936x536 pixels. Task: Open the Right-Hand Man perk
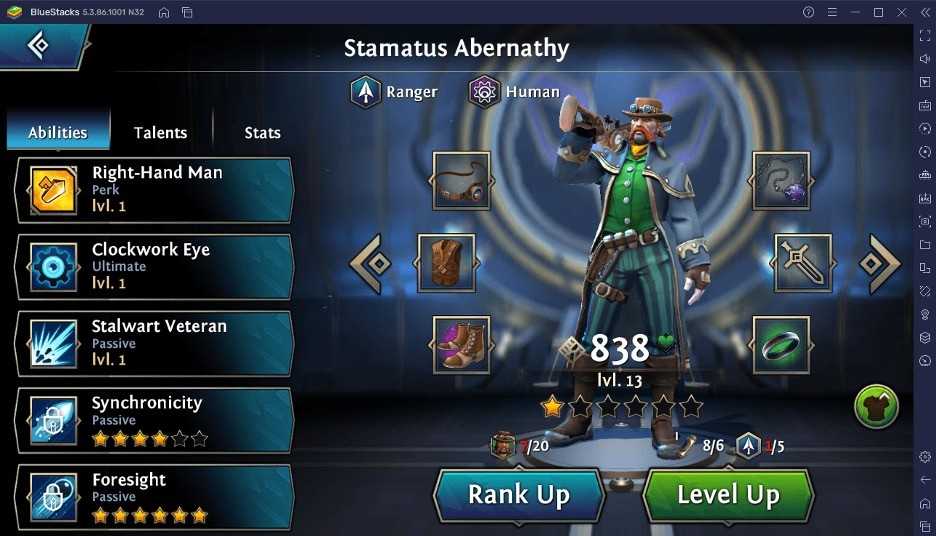(155, 189)
